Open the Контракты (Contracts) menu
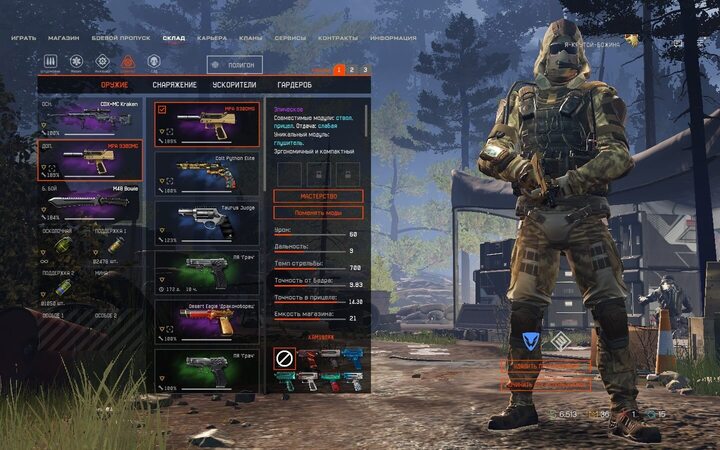This screenshot has height=450, width=720. click(x=338, y=38)
